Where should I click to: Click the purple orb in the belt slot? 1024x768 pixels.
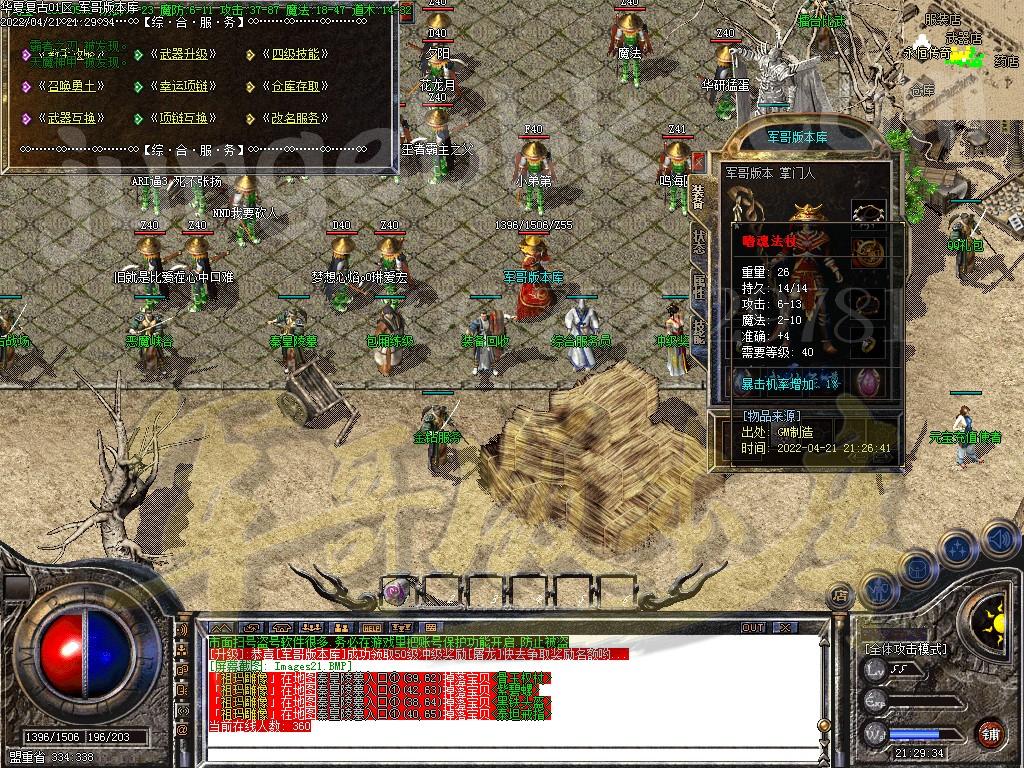click(x=396, y=592)
